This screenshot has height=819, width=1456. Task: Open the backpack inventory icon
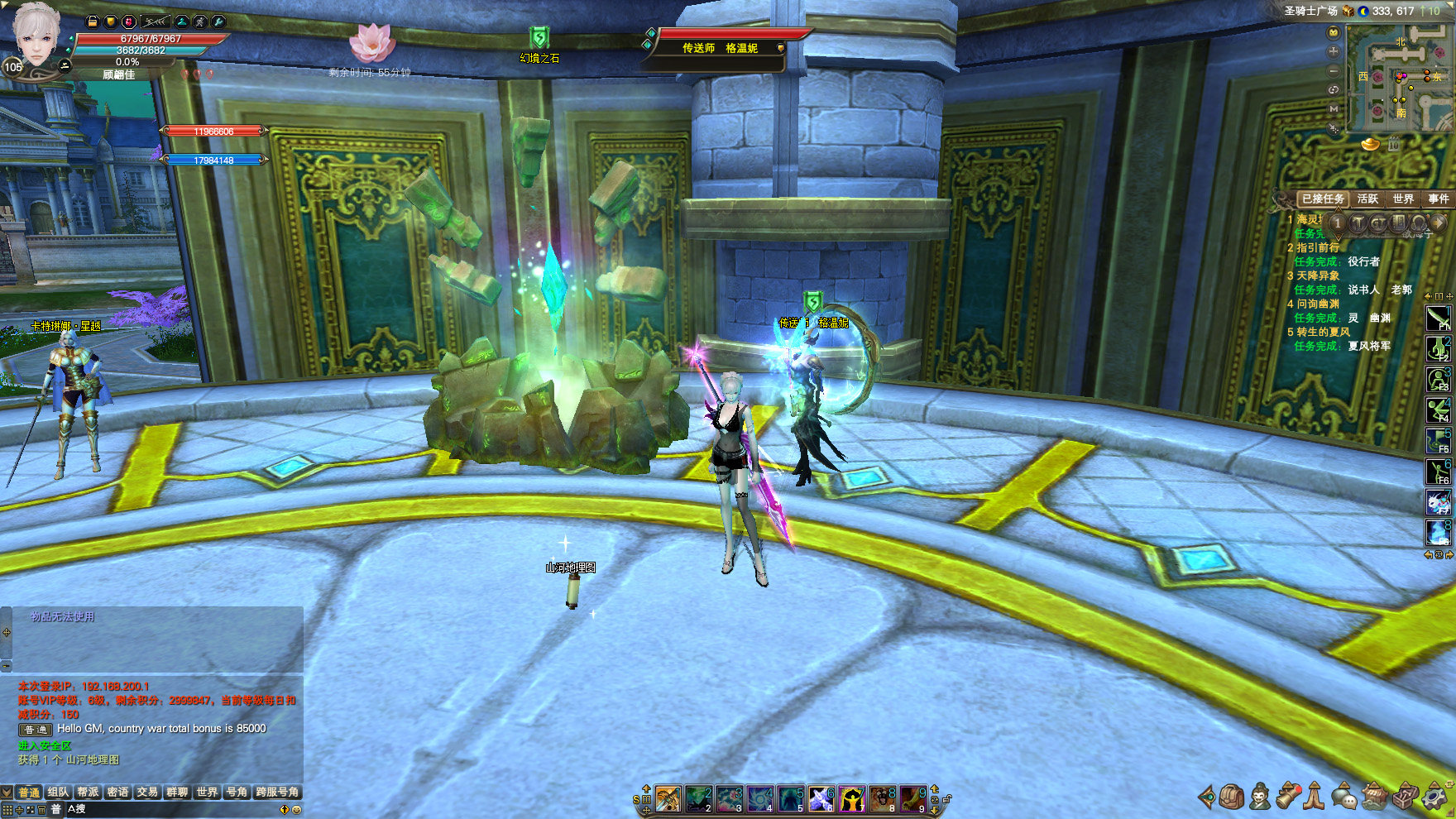[x=1233, y=797]
